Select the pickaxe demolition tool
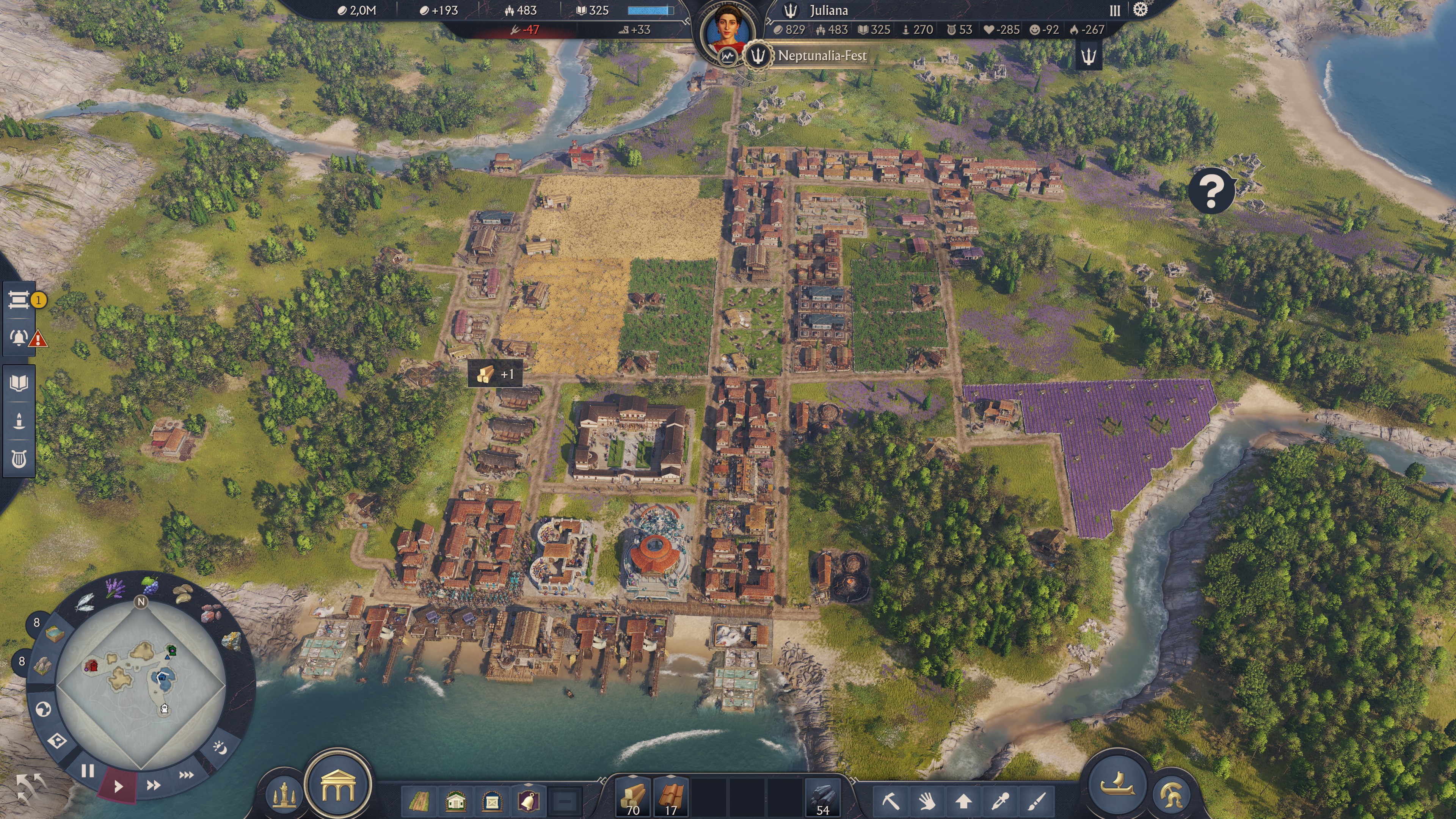The image size is (1456, 819). coord(892,801)
